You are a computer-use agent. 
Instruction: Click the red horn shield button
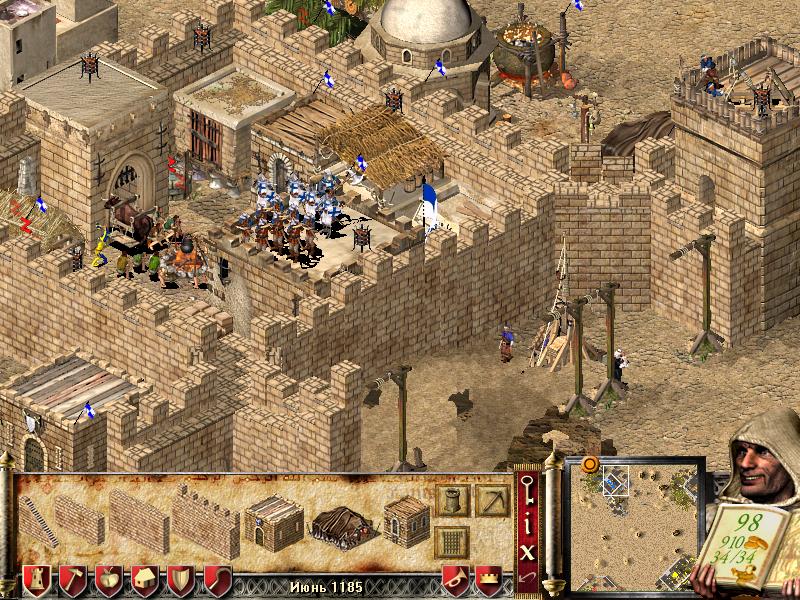click(x=456, y=580)
